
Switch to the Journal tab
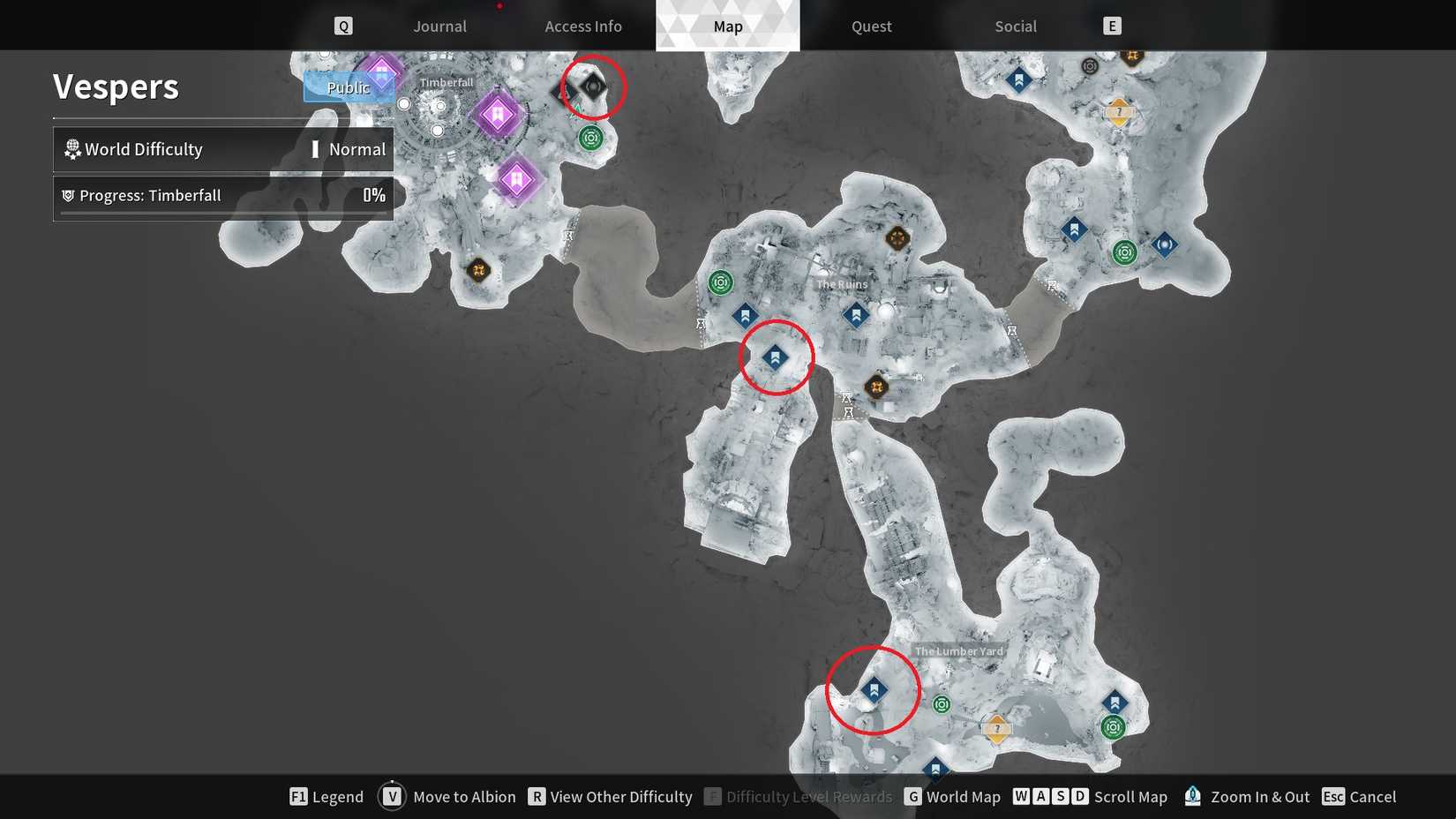click(439, 26)
